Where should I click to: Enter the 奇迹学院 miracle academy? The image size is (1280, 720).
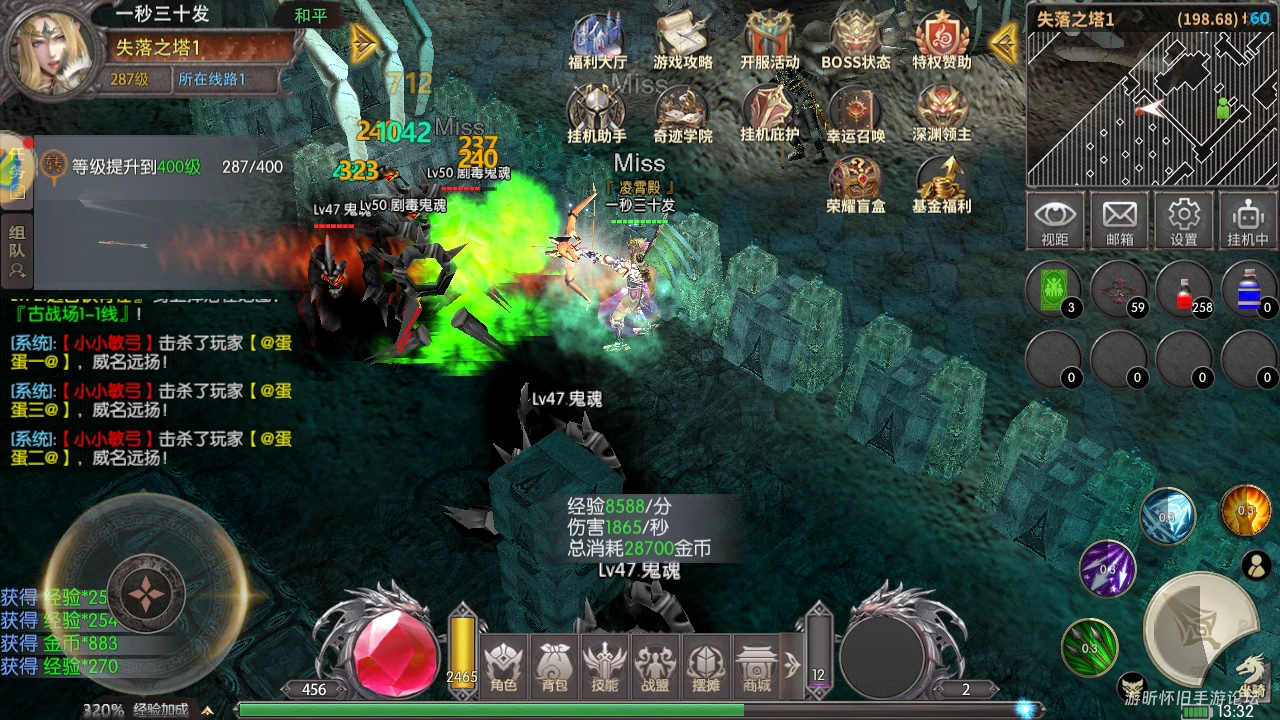click(x=683, y=113)
